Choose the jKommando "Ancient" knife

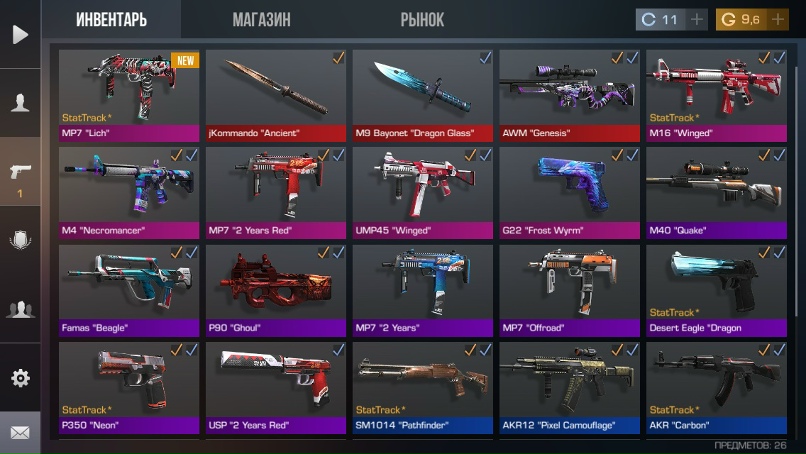[x=276, y=95]
